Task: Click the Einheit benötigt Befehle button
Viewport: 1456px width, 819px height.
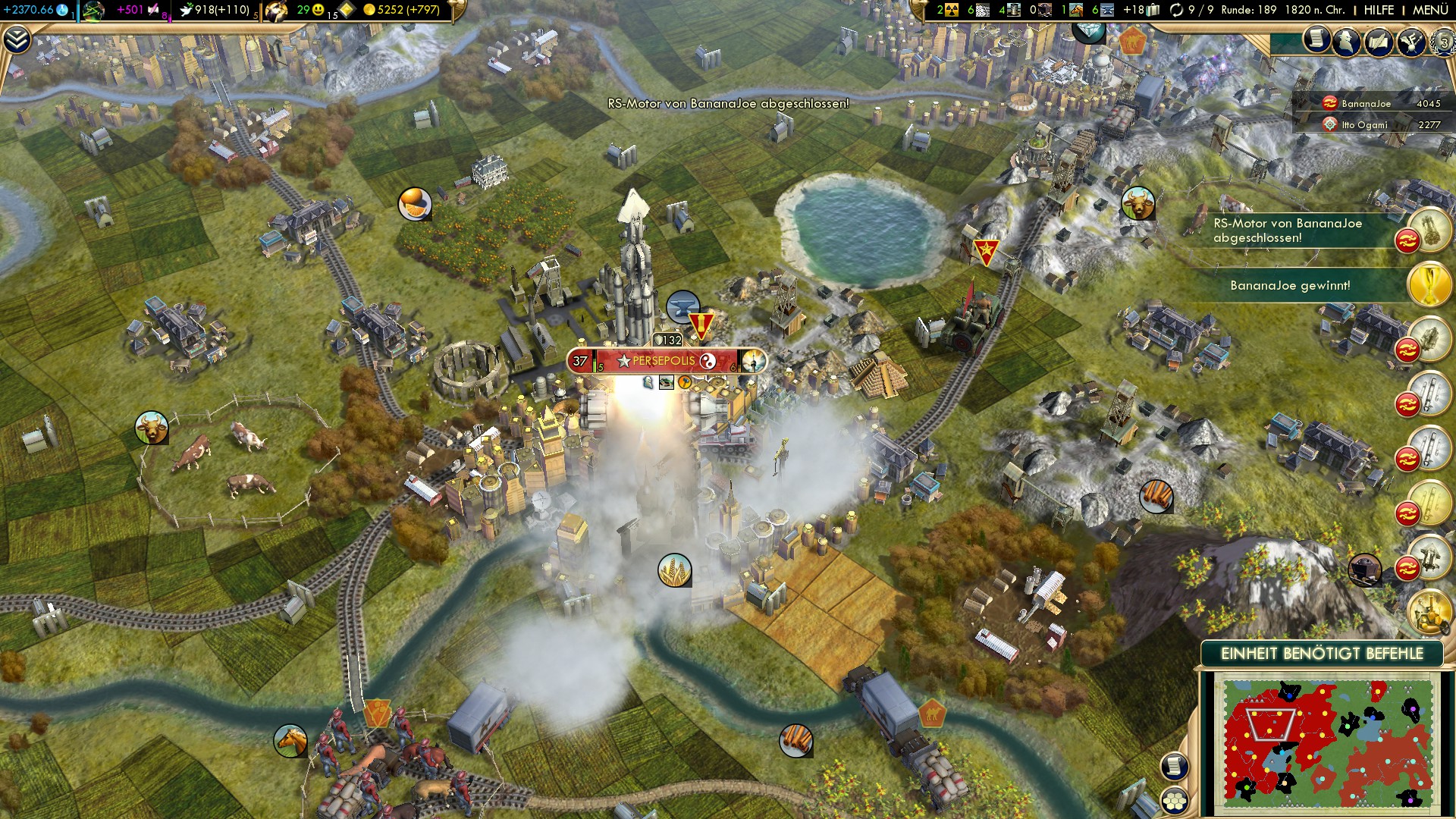Action: (1321, 654)
